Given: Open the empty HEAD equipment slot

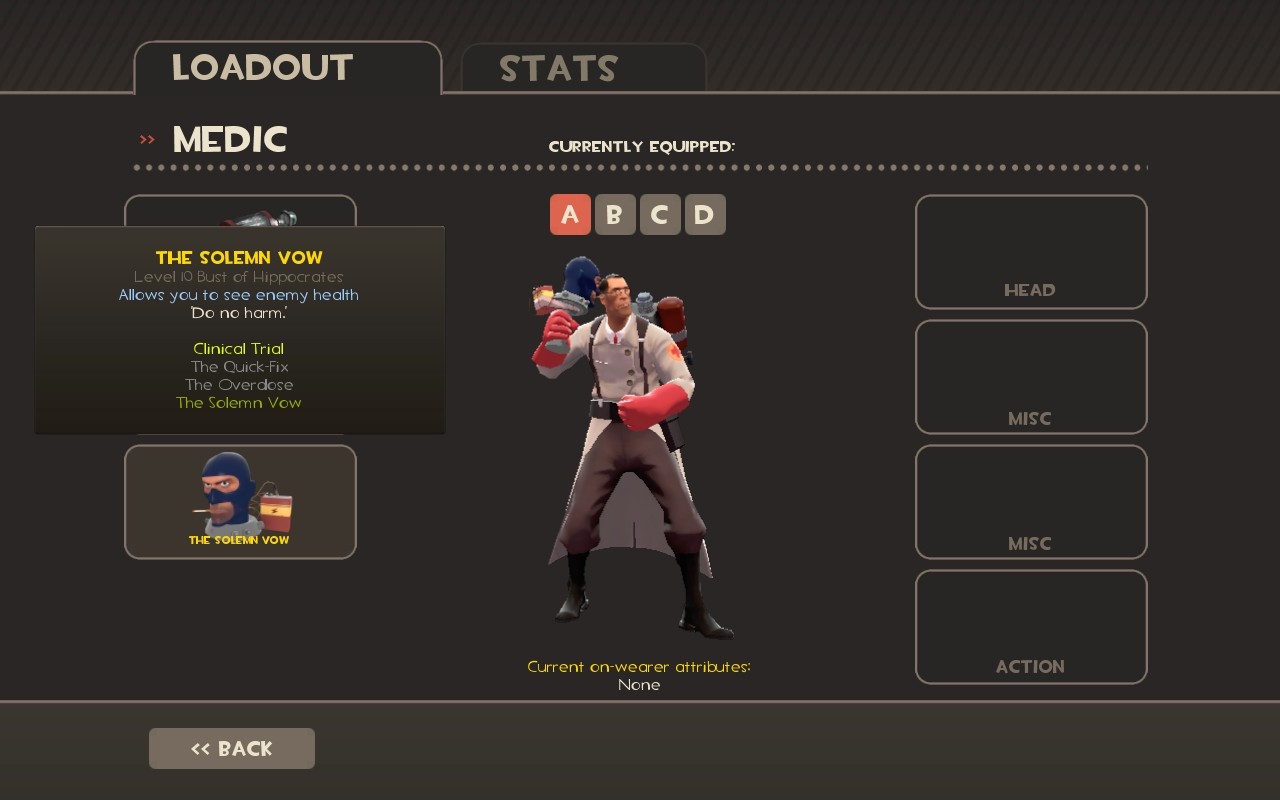Looking at the screenshot, I should click(1030, 250).
